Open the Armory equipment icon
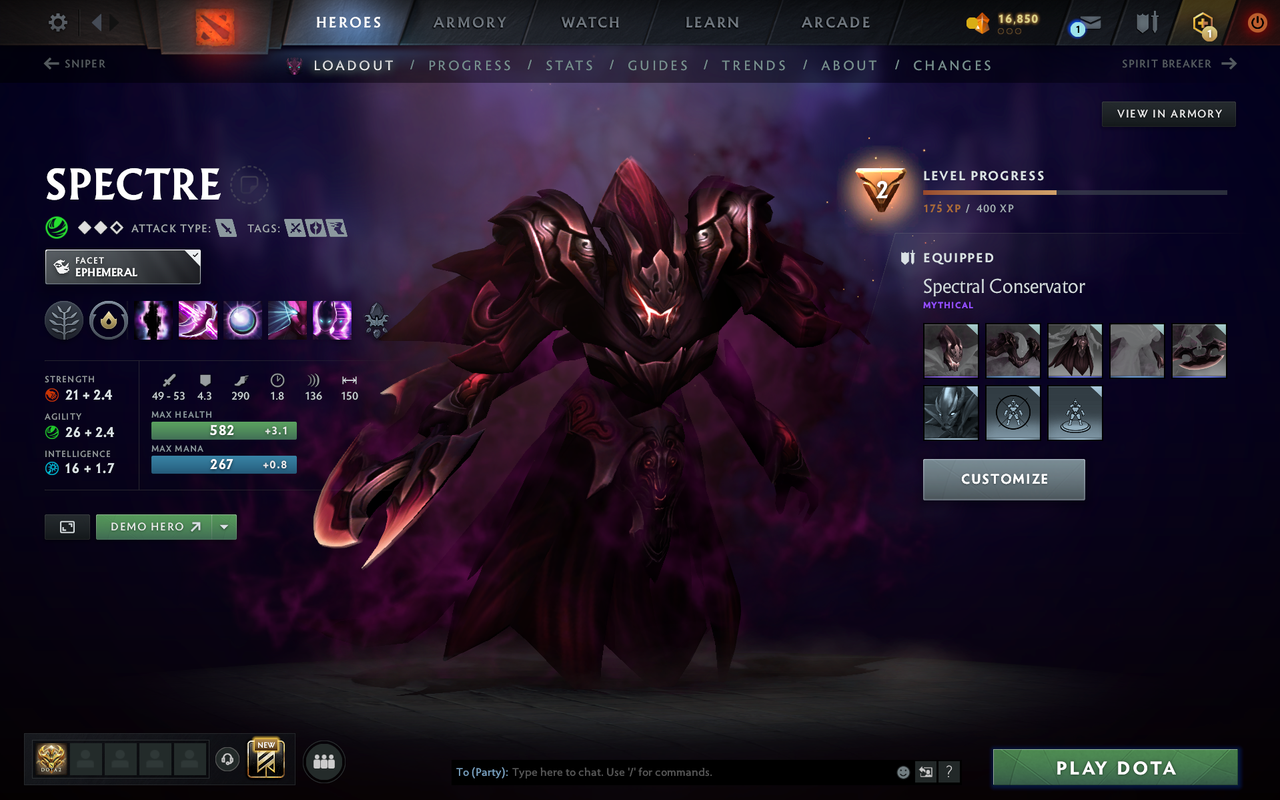The image size is (1280, 800). [1144, 22]
